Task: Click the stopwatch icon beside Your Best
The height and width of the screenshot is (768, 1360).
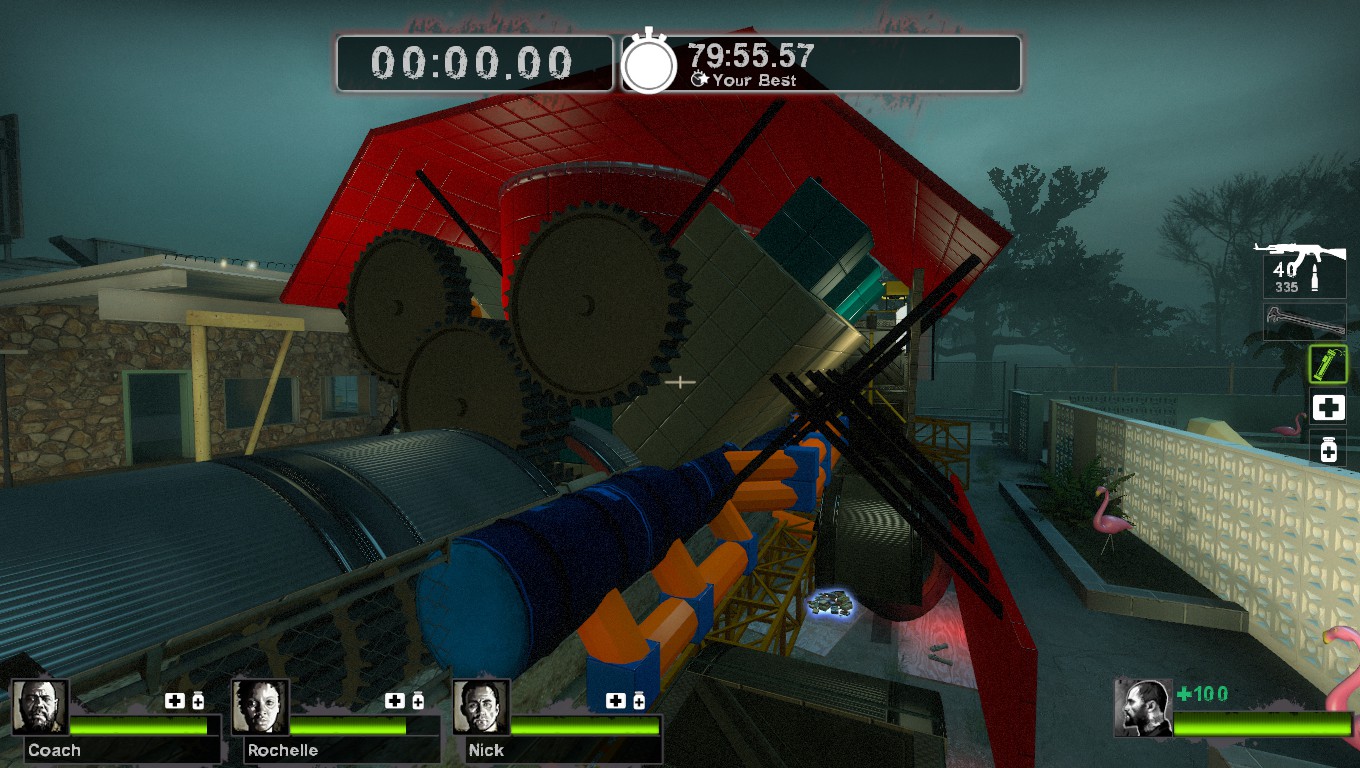Action: (x=649, y=64)
